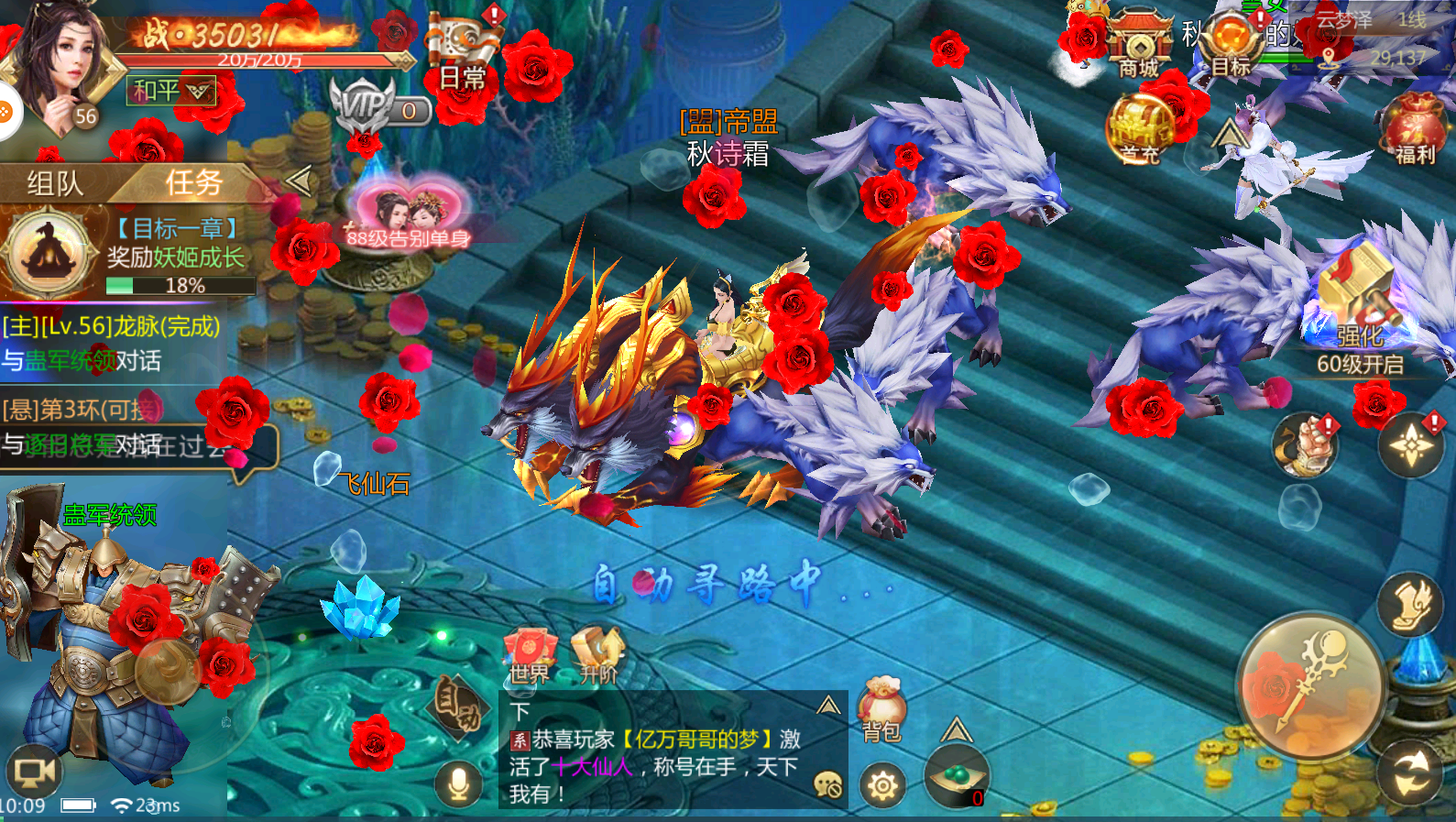Open the 首充 first recharge chest
Screen dimensions: 1456x822
pyautogui.click(x=1139, y=130)
